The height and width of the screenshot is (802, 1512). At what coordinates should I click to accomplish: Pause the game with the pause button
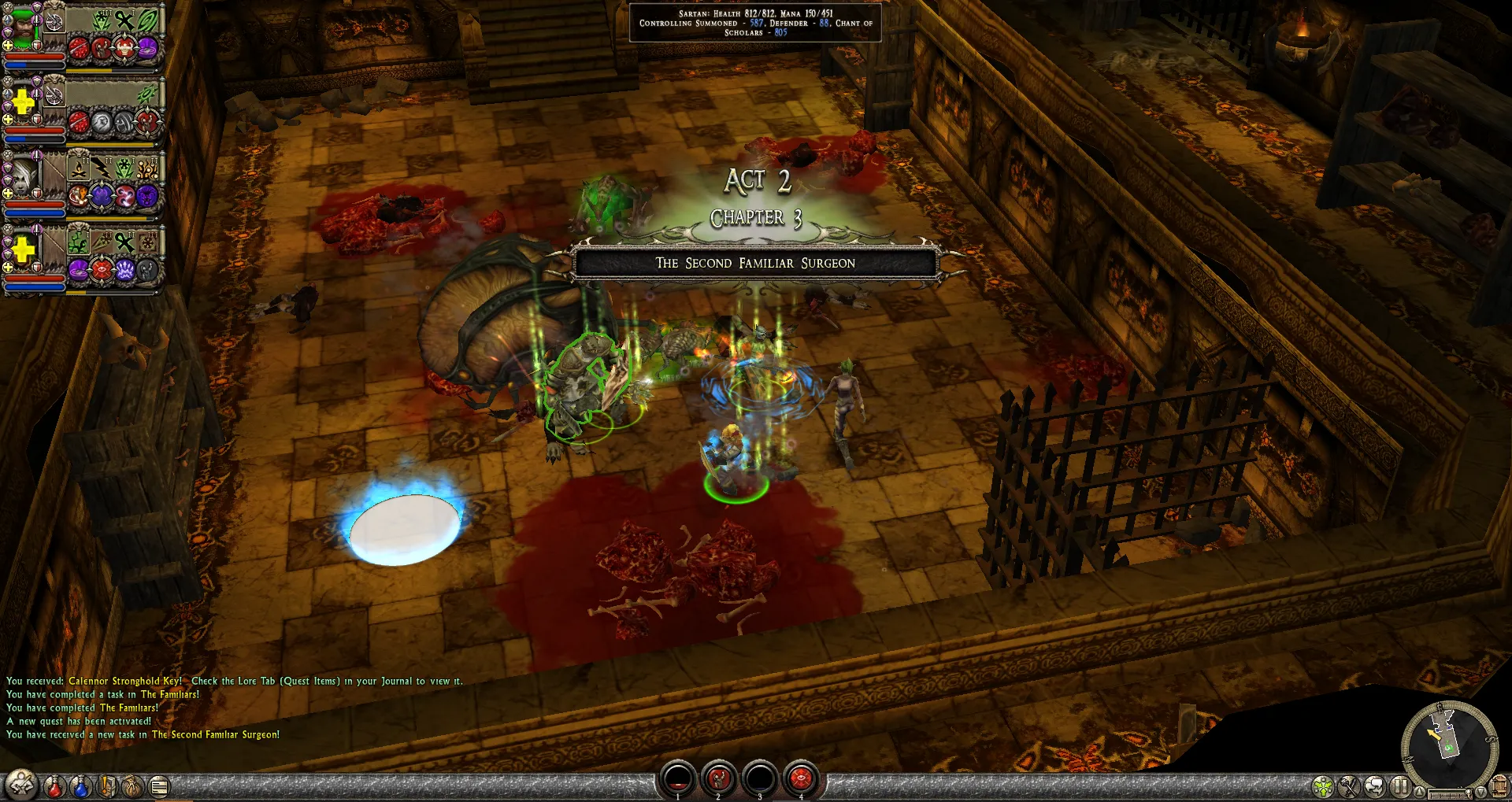[x=1400, y=786]
